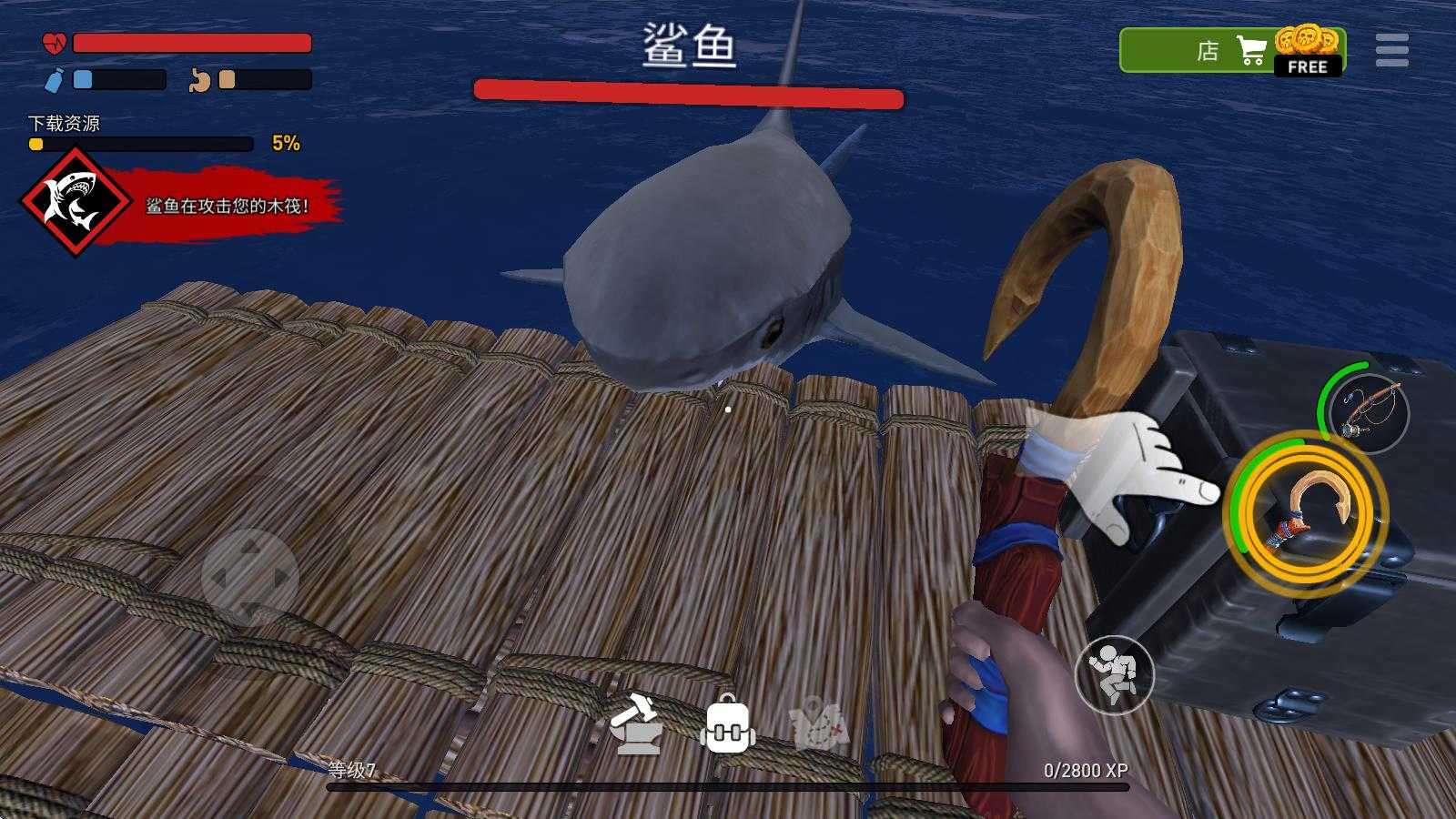Tap the 鲨鱼在攻击您的木筏 warning banner
Image resolution: width=1456 pixels, height=819 pixels.
point(227,206)
